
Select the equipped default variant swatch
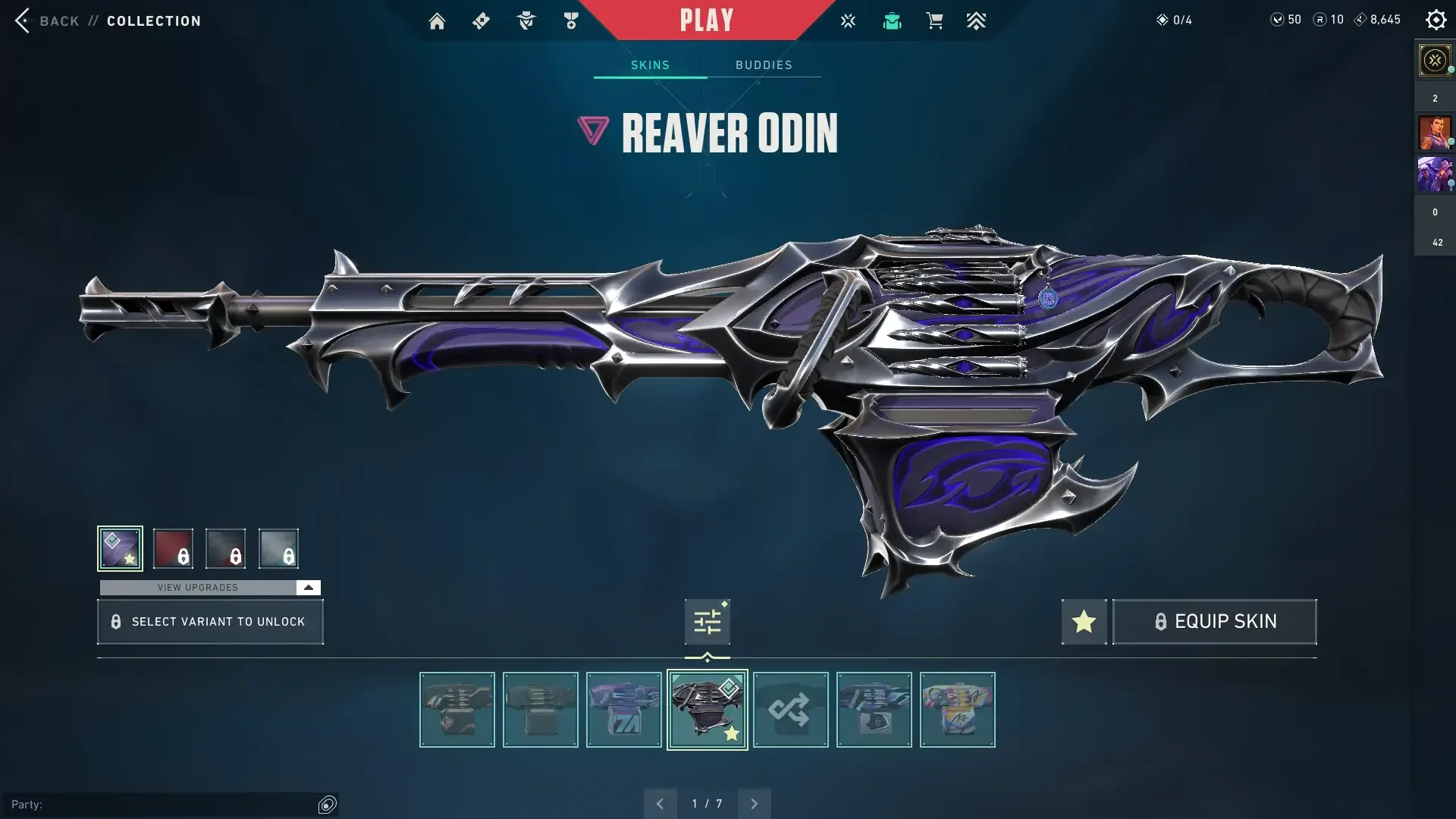pos(119,548)
